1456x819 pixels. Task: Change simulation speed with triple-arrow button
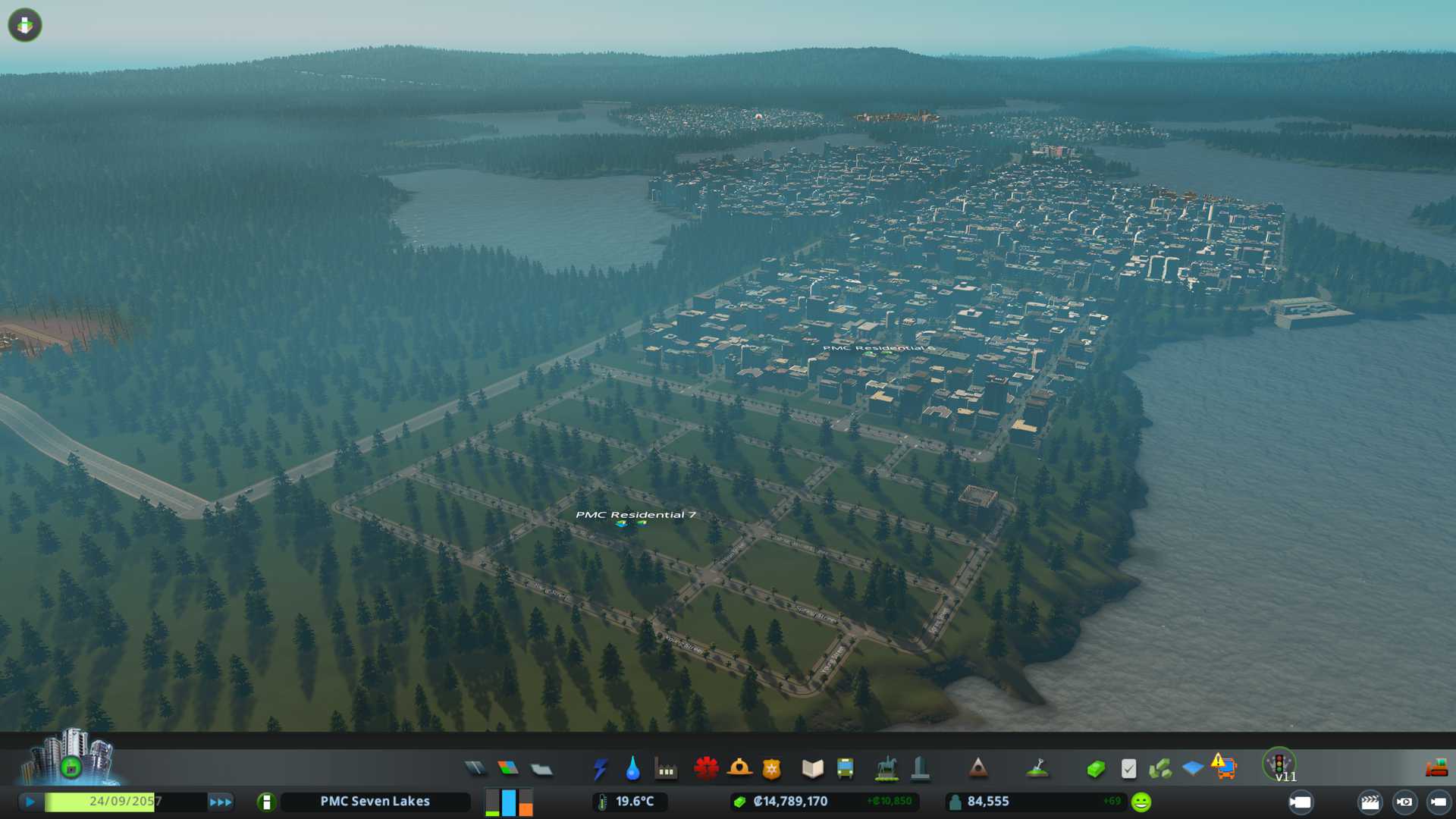pyautogui.click(x=221, y=802)
